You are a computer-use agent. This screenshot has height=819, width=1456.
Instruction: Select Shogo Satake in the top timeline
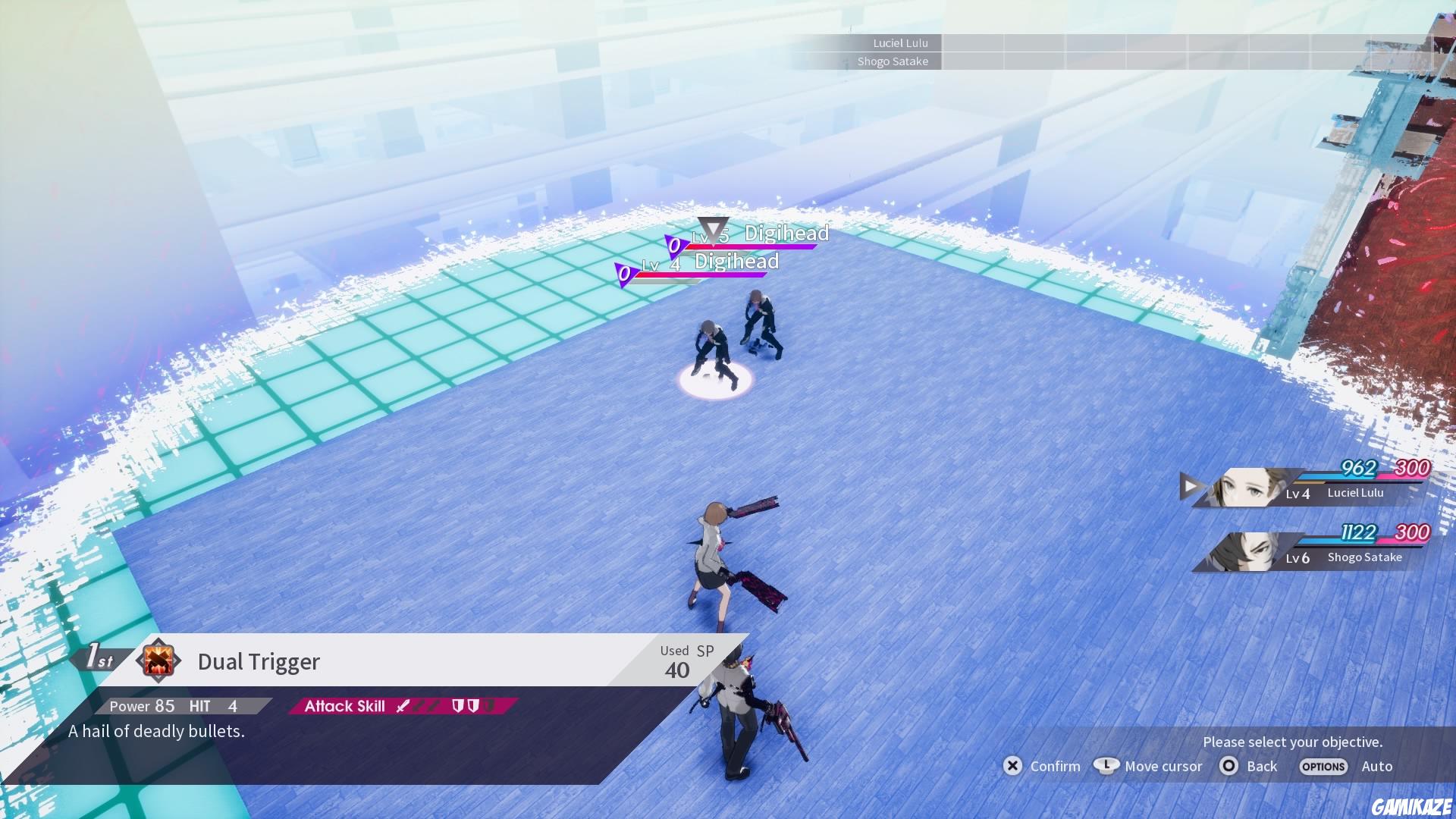pyautogui.click(x=895, y=61)
